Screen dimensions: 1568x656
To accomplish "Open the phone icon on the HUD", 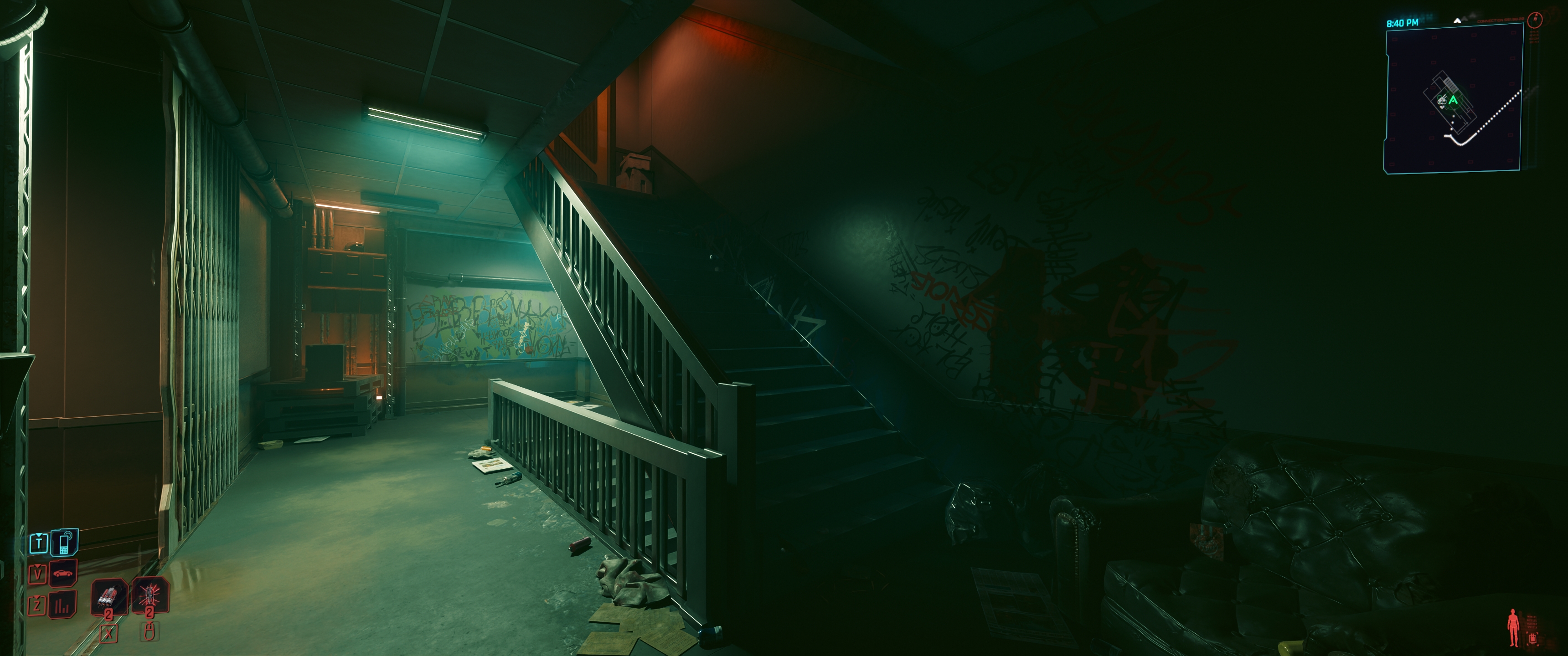I will point(64,542).
